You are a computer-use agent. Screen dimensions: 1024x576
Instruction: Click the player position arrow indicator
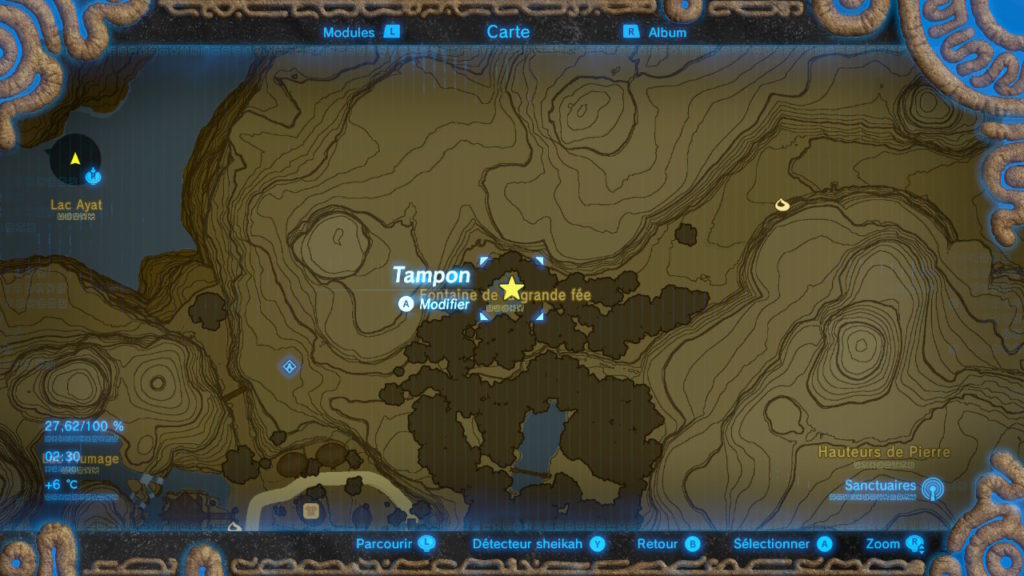pyautogui.click(x=75, y=159)
